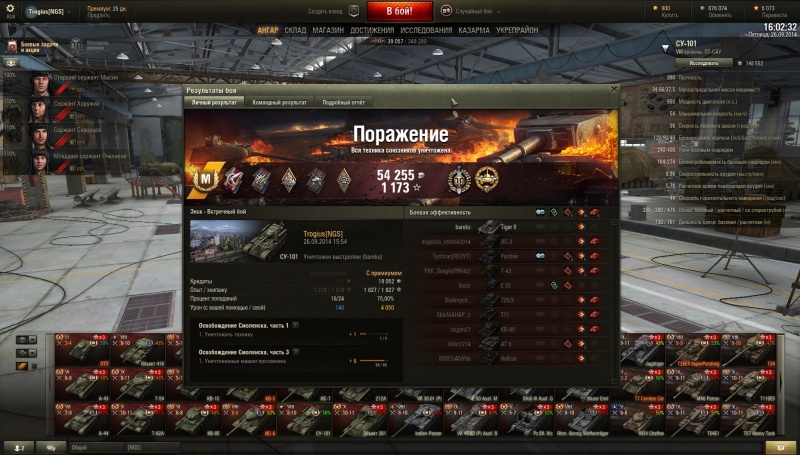
Task: Open the УКРЕПРАЙОН stronghold section
Action: click(518, 30)
